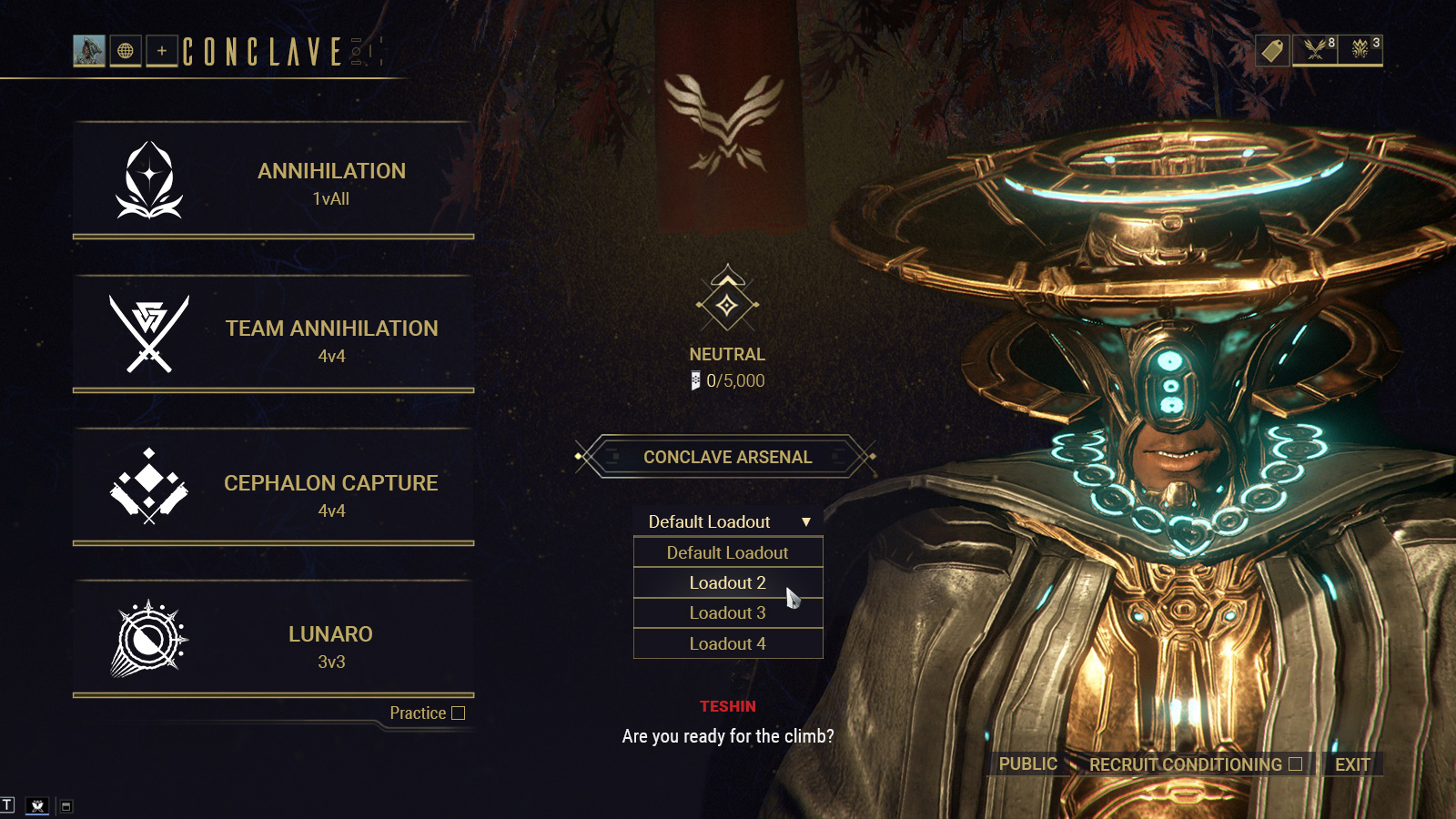Viewport: 1456px width, 819px height.
Task: Collapse the Default Loadout dropdown header
Action: click(x=728, y=521)
